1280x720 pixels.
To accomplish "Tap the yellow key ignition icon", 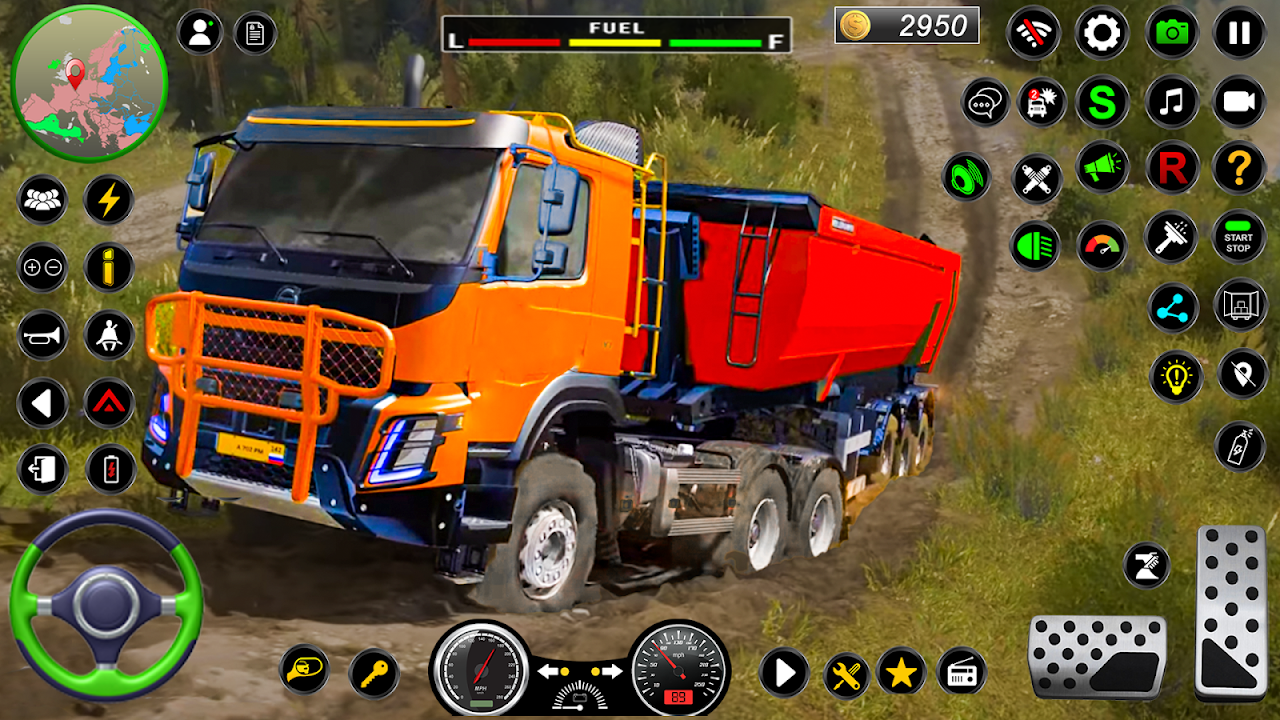I will click(x=374, y=672).
